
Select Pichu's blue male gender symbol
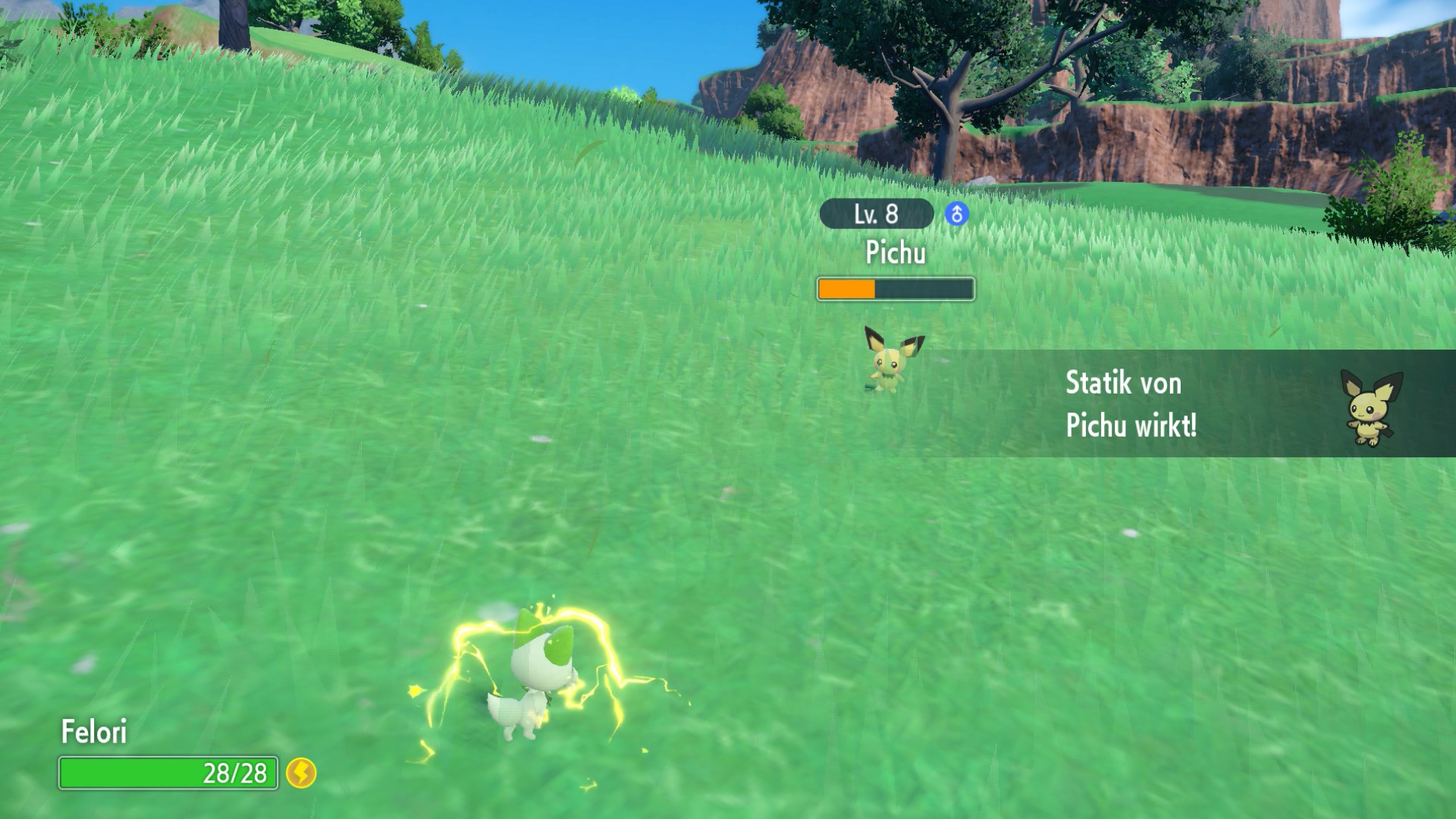pos(956,215)
